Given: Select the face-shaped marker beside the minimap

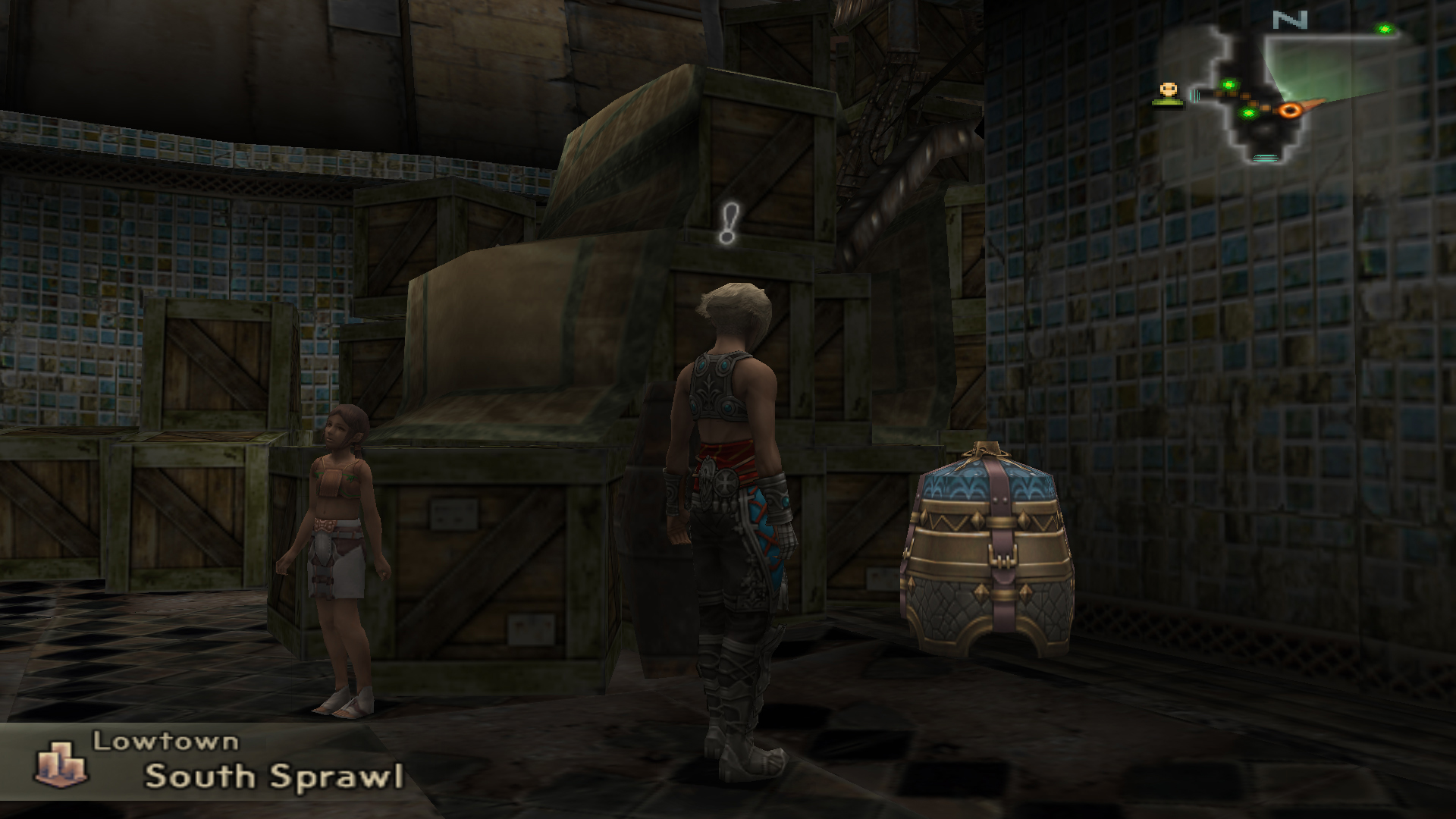Looking at the screenshot, I should tap(1169, 93).
